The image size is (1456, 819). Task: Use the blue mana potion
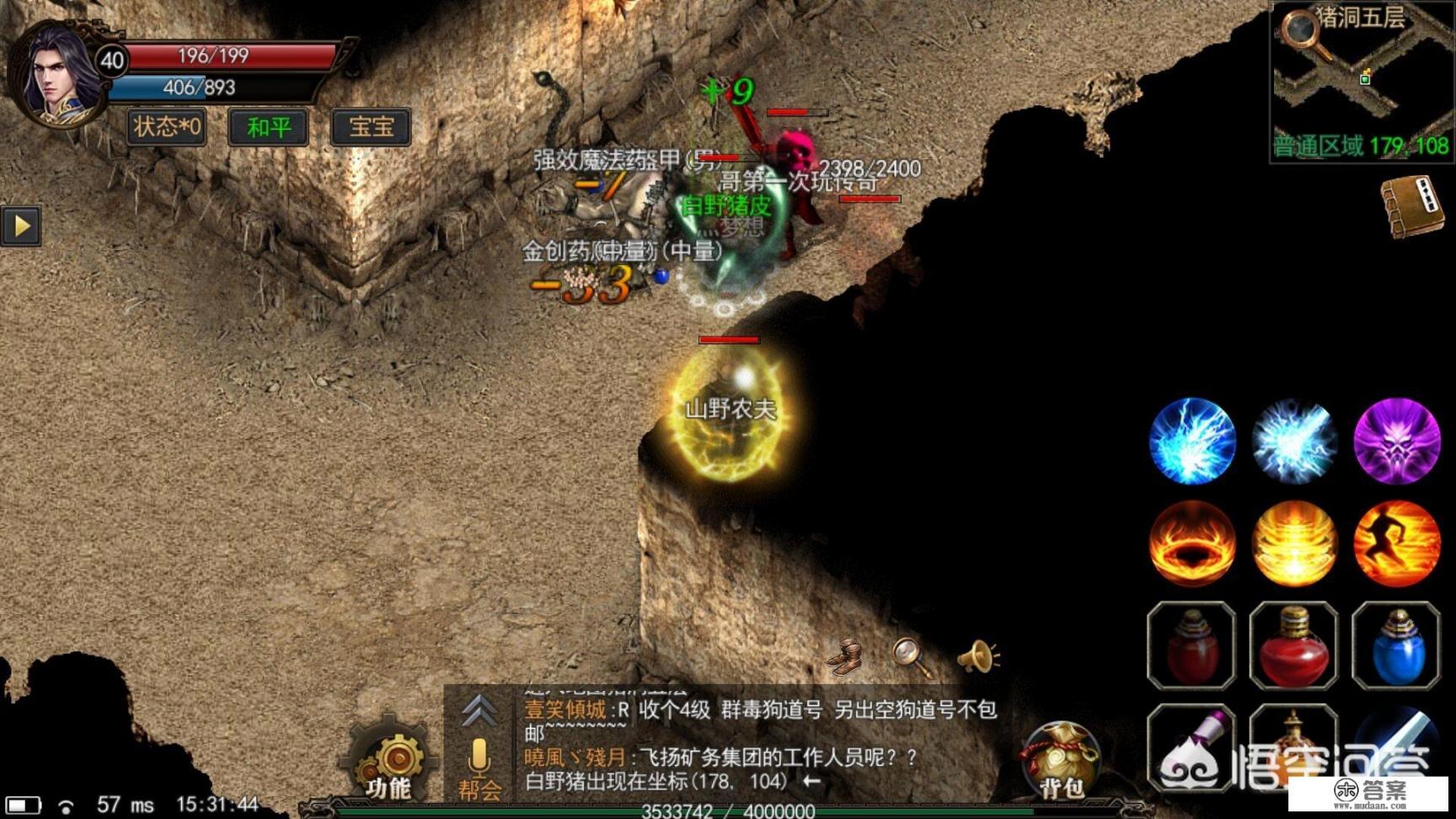click(1399, 647)
